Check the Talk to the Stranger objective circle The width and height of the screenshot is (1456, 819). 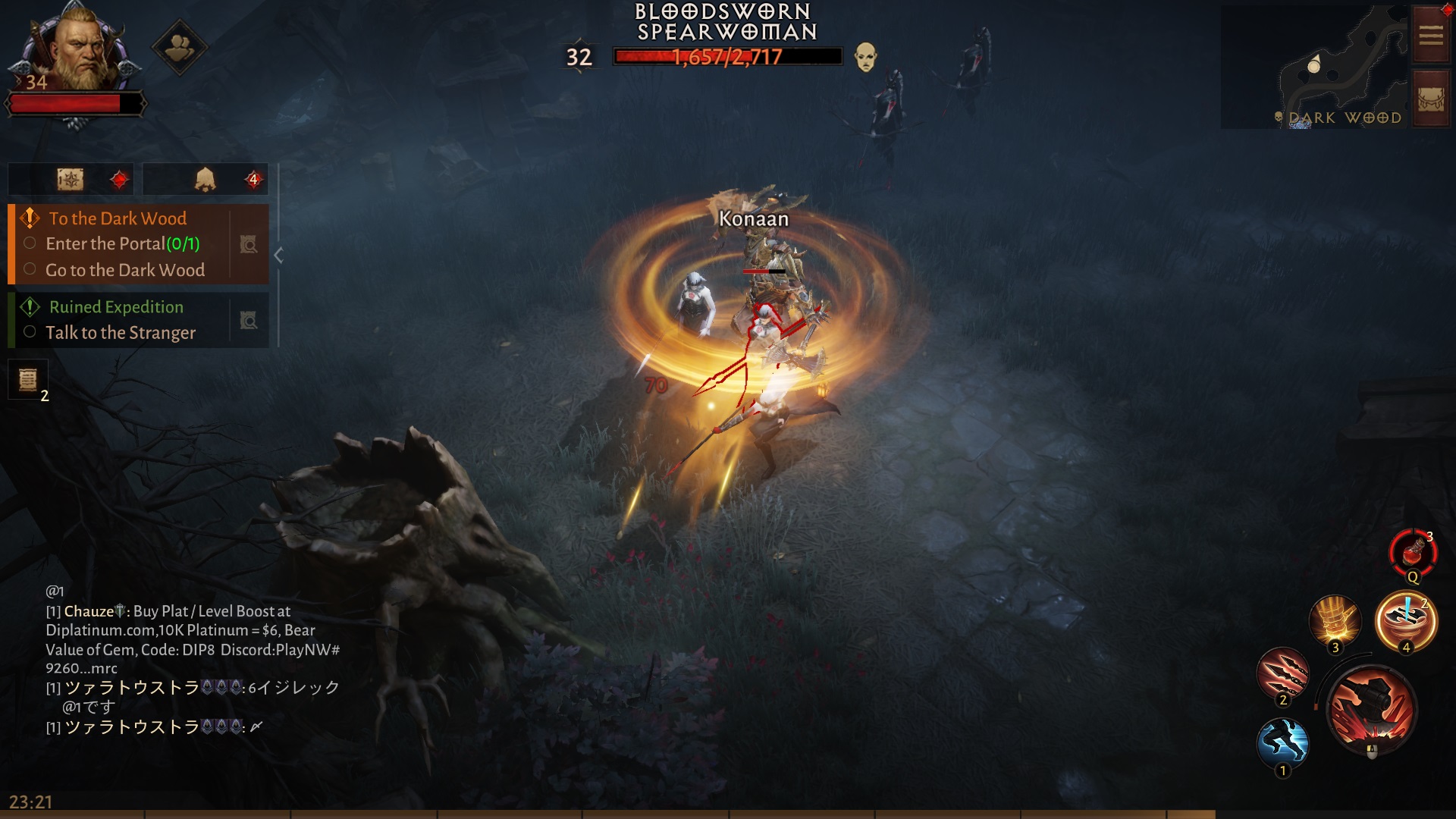point(30,332)
